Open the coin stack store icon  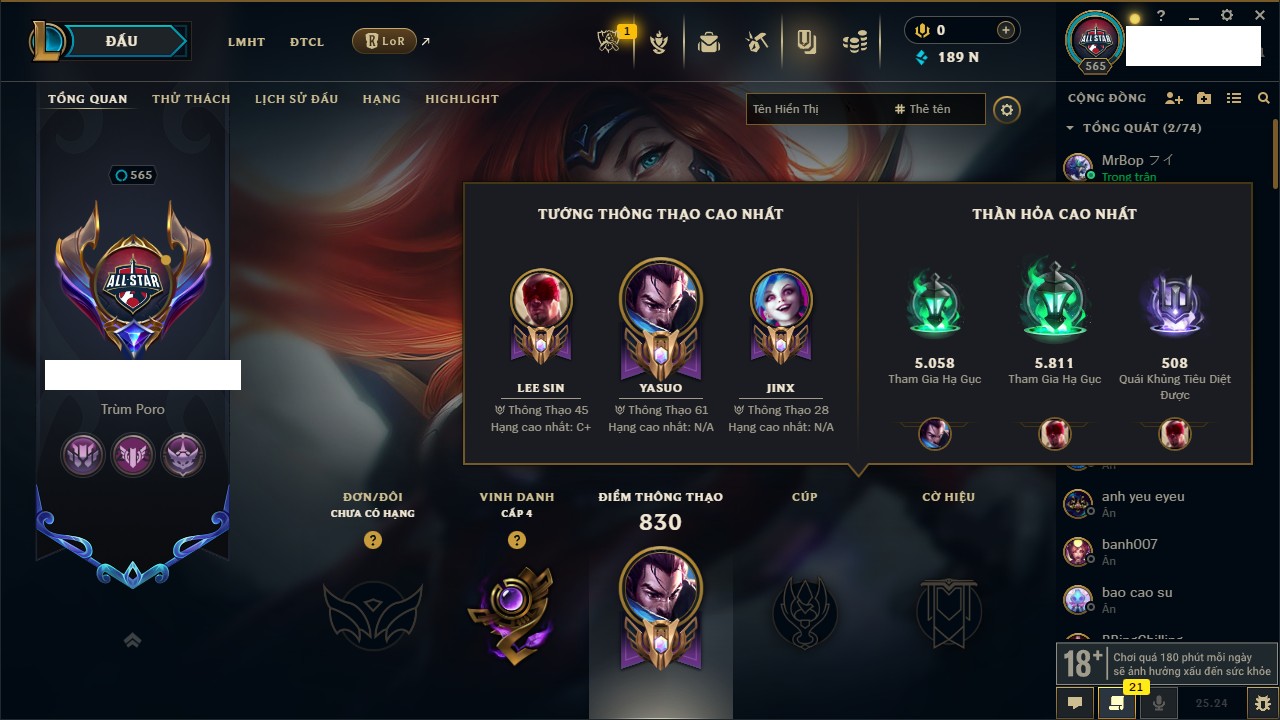(854, 42)
